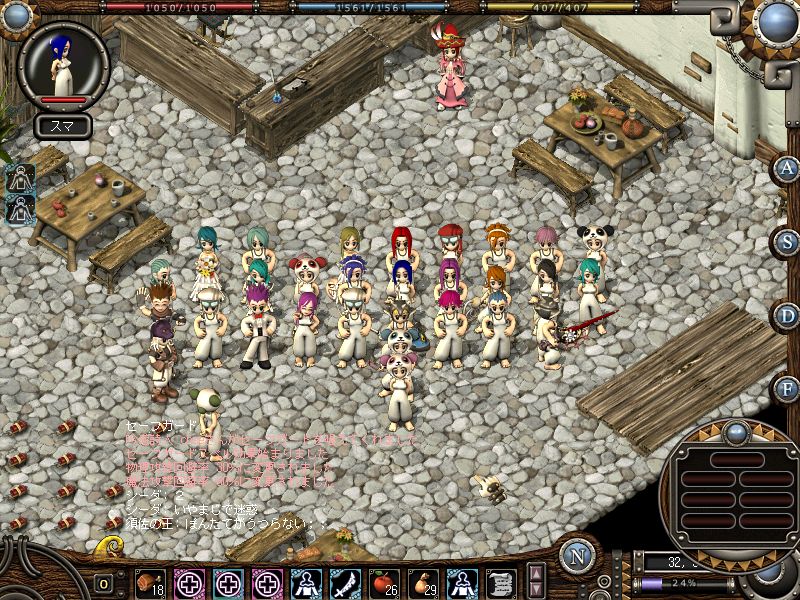Click the round D button
The image size is (800, 600).
788,316
